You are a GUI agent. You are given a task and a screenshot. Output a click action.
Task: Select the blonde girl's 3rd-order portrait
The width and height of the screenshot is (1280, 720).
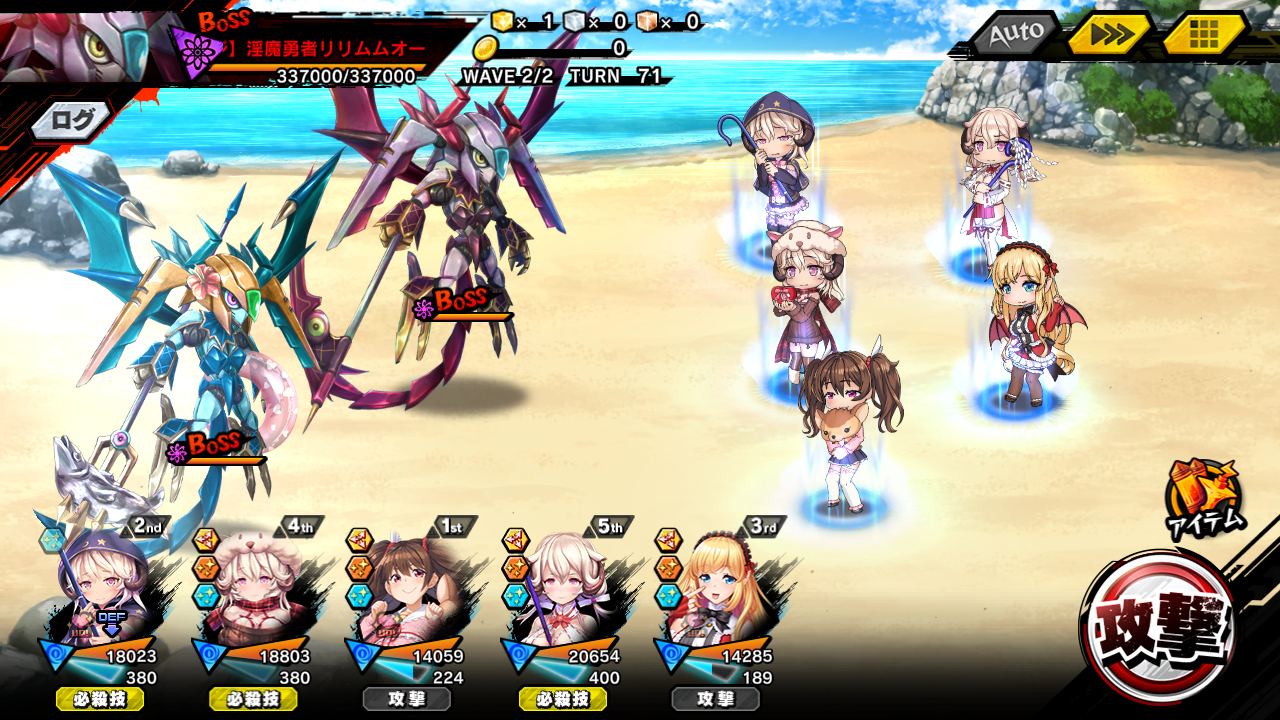pos(716,590)
